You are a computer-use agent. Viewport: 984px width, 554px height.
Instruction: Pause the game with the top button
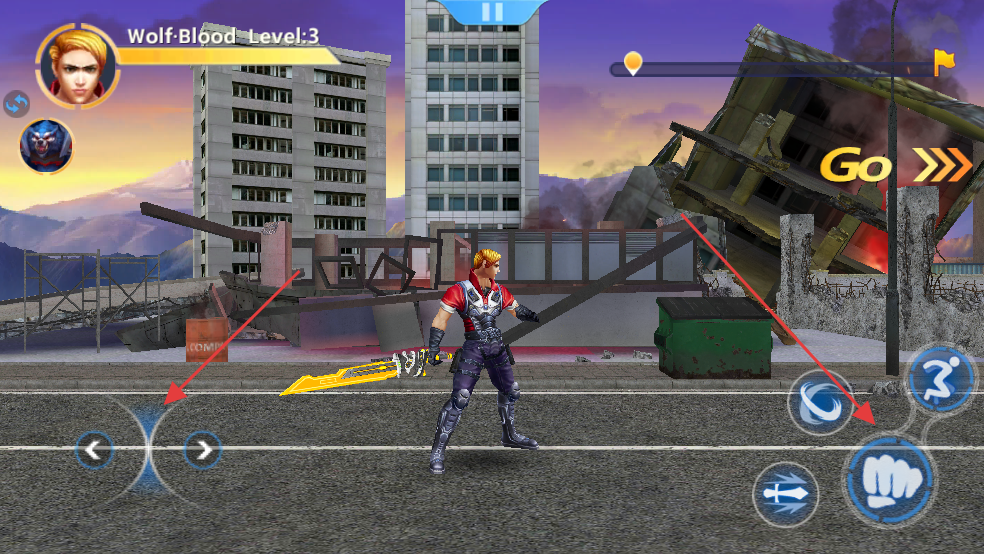point(491,12)
